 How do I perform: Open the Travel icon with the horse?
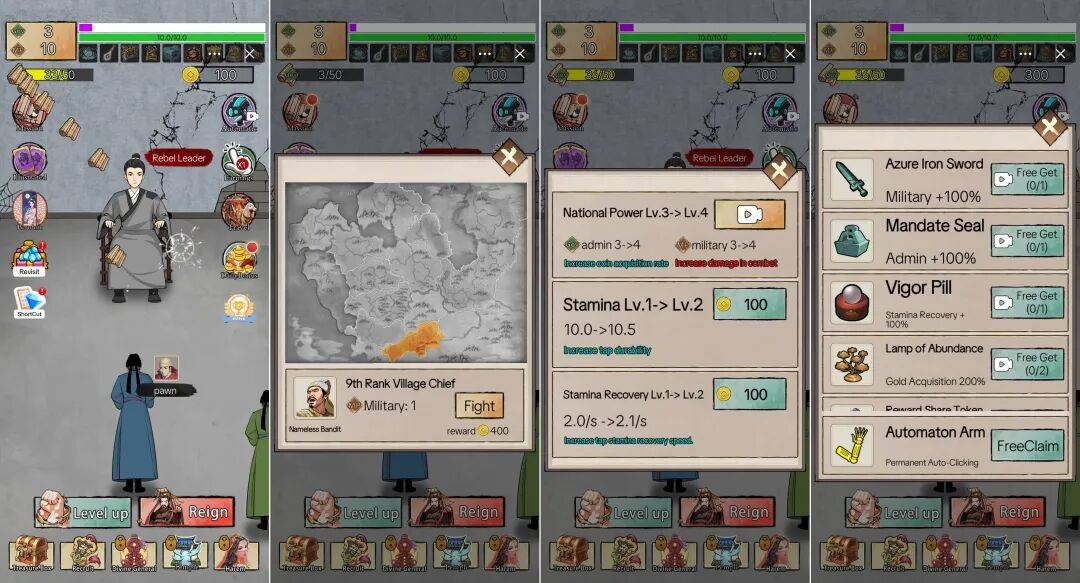click(x=238, y=210)
